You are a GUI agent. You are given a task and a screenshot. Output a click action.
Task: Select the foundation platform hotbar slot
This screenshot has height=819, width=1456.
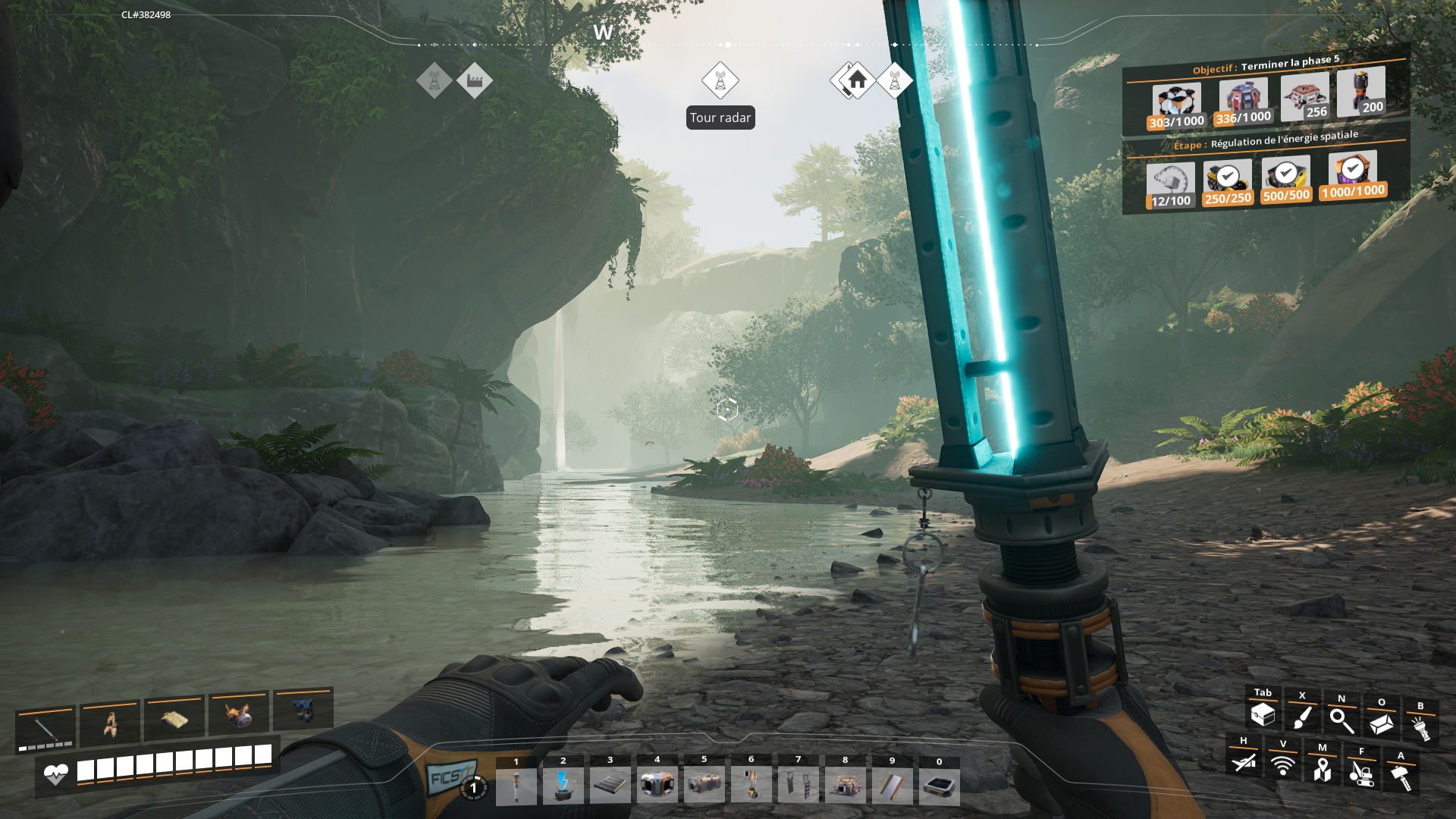tap(610, 785)
